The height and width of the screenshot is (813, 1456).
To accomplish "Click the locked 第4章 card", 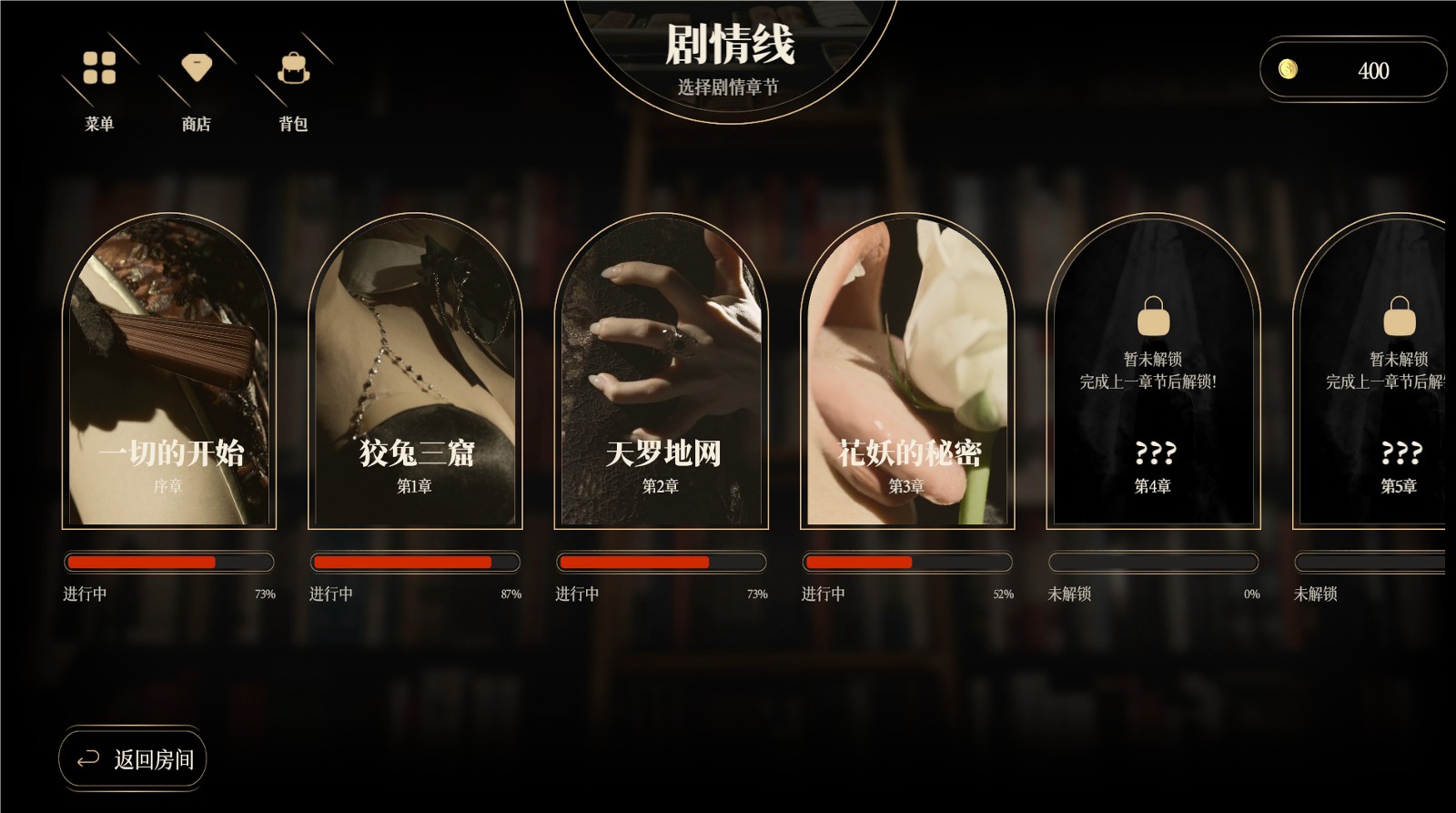I will [1153, 373].
